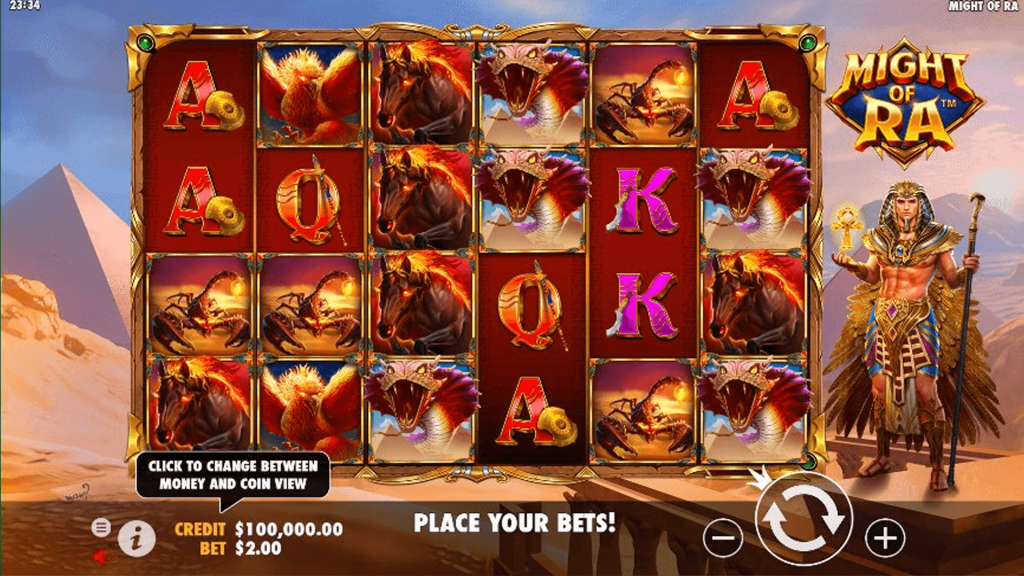This screenshot has width=1024, height=576.
Task: Toggle the red speaker sound icon
Action: coord(100,555)
